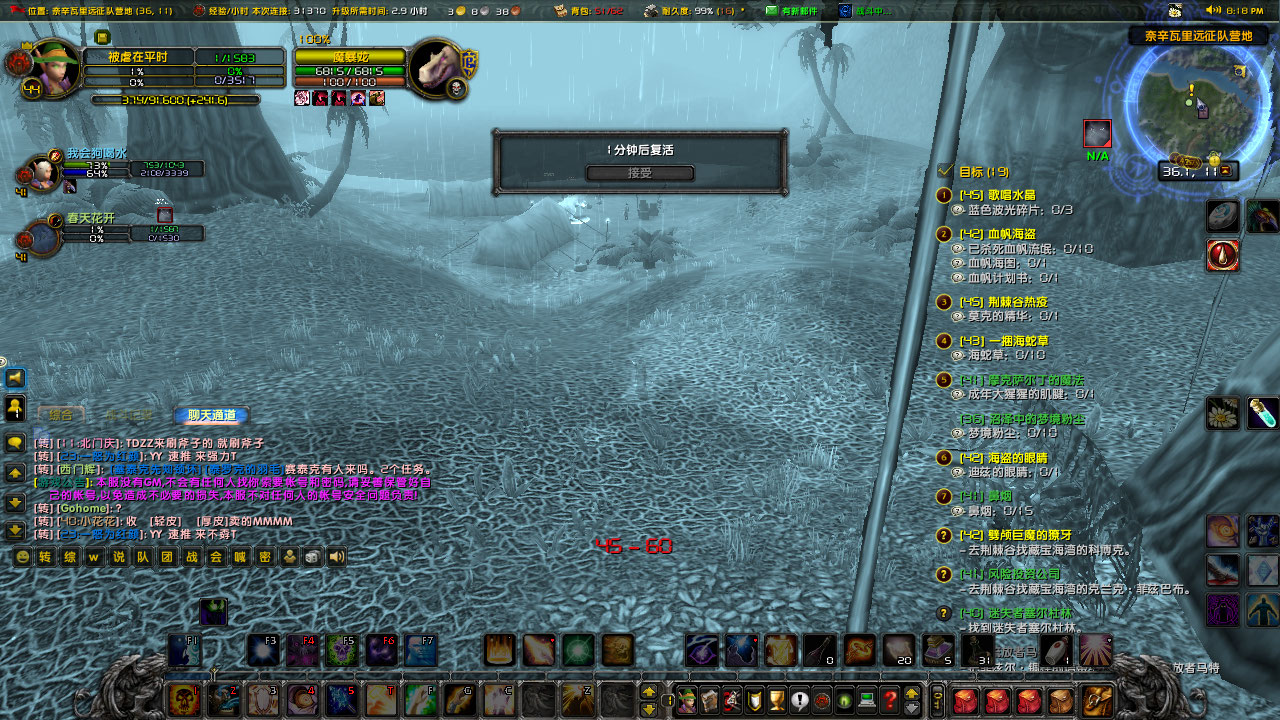Toggle the chat mute speaker icon on the left edge

16,379
